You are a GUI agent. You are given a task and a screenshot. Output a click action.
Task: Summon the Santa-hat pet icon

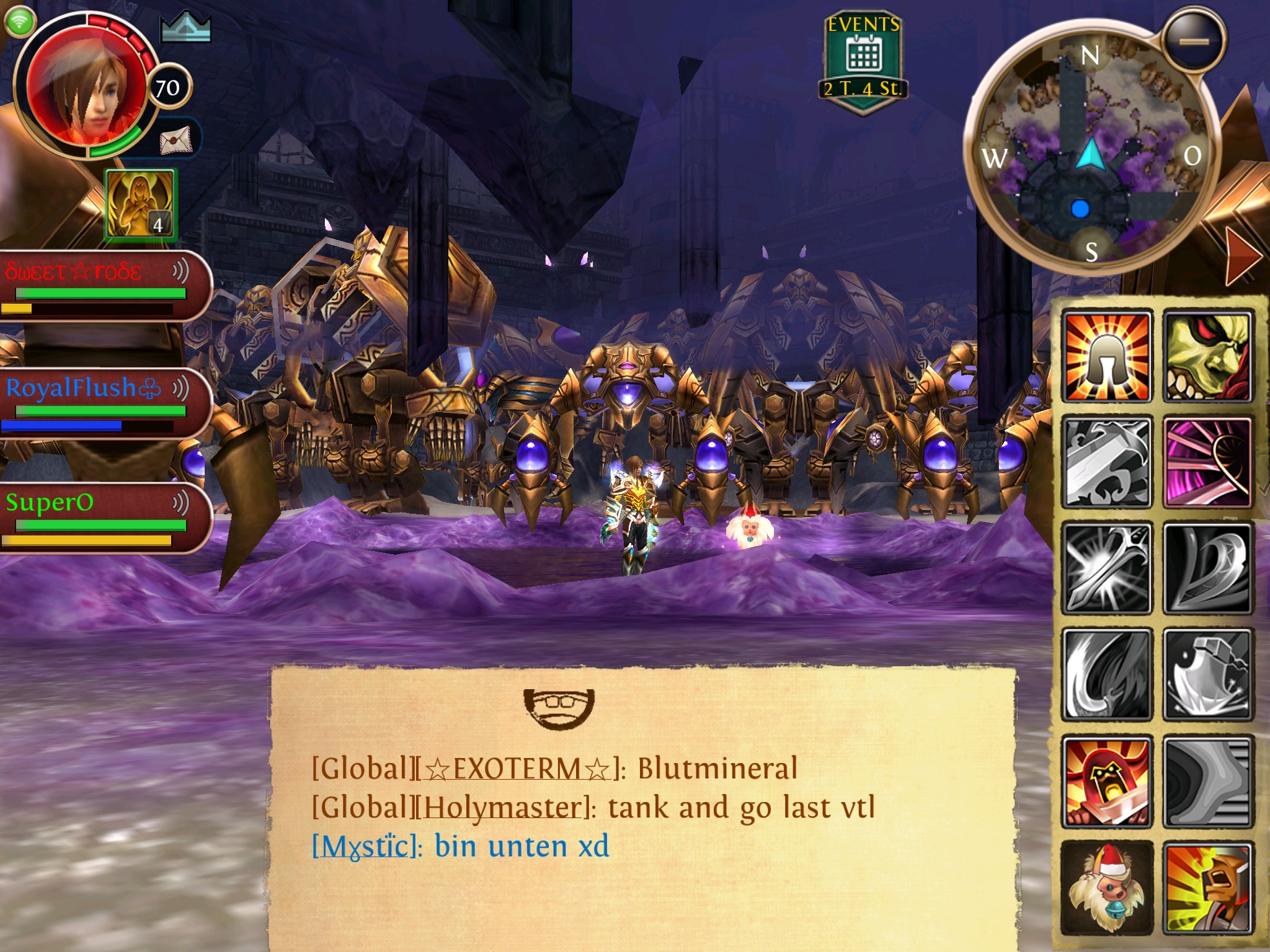tap(1107, 888)
